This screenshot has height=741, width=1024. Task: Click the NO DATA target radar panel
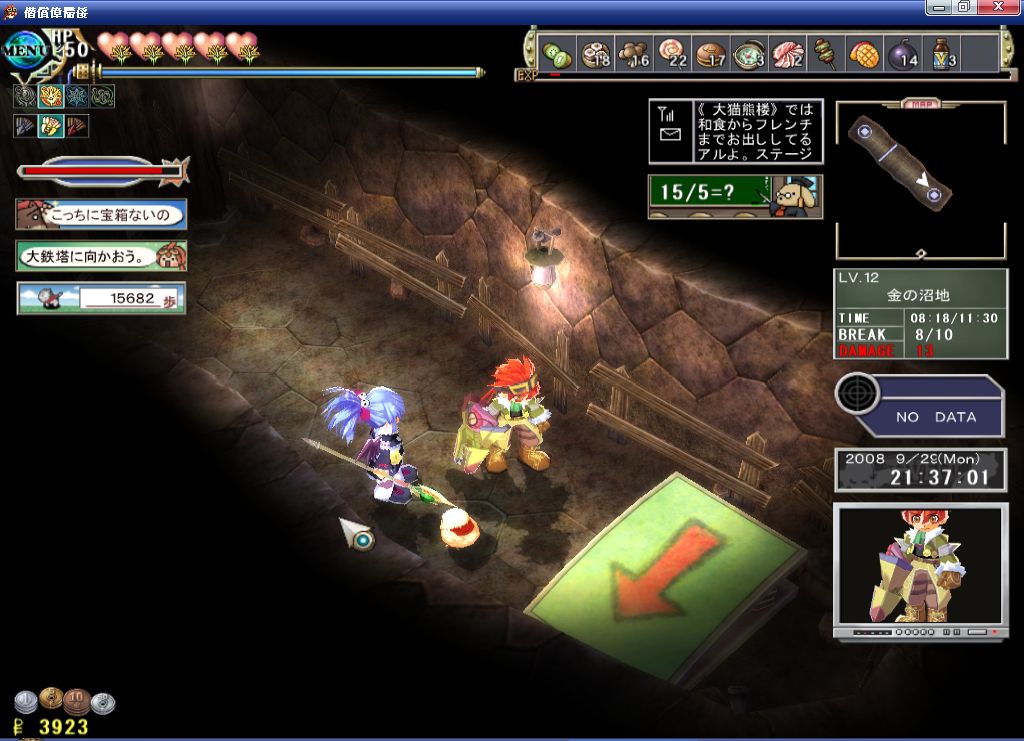coord(919,405)
